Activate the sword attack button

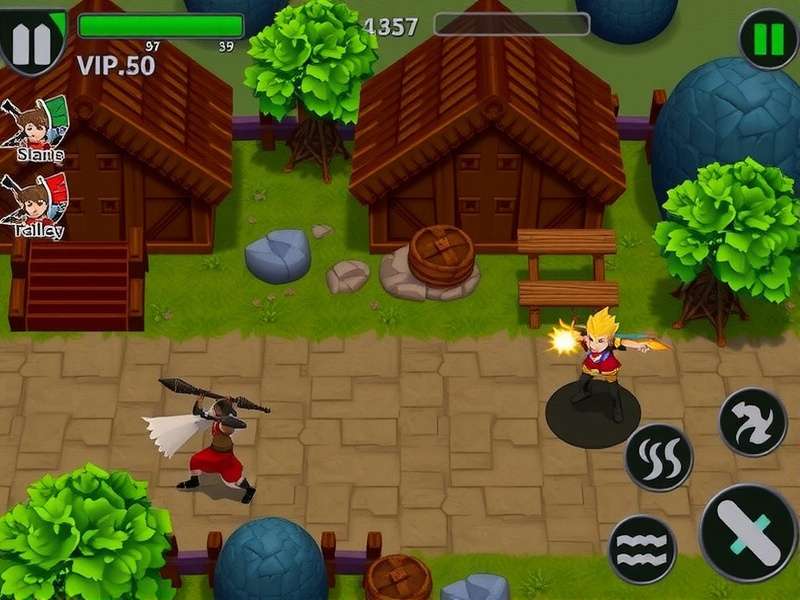pyautogui.click(x=748, y=532)
